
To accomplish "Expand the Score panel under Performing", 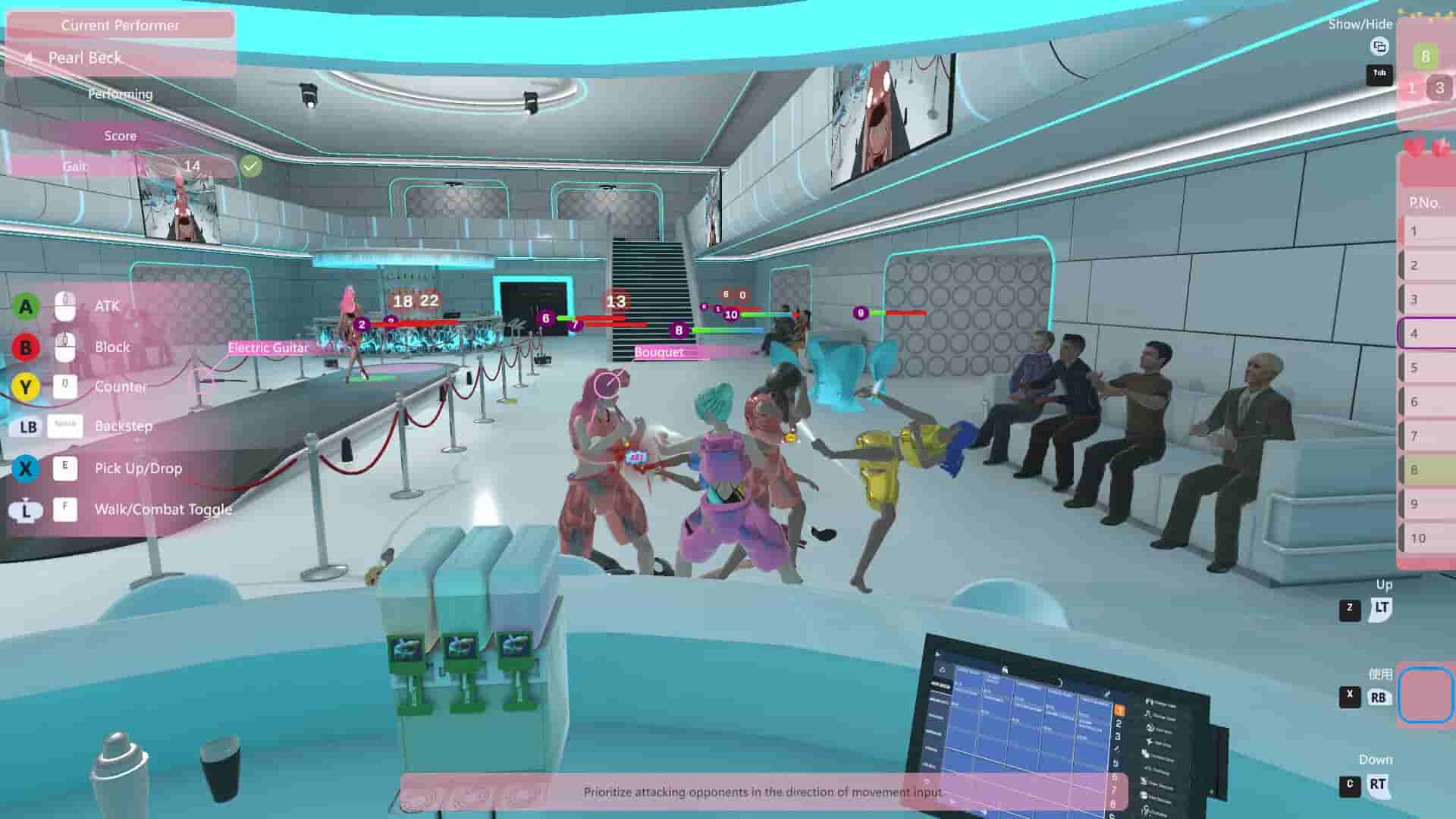I will (x=120, y=136).
